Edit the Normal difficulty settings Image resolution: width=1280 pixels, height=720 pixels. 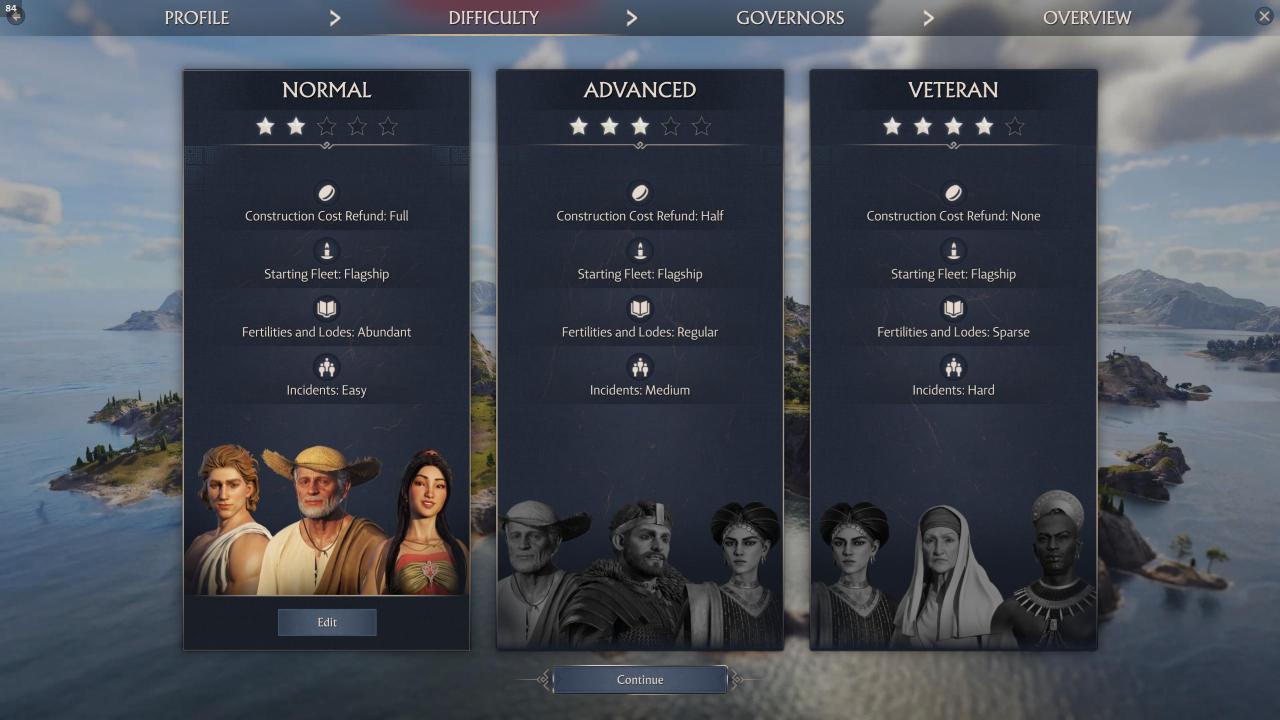(327, 622)
